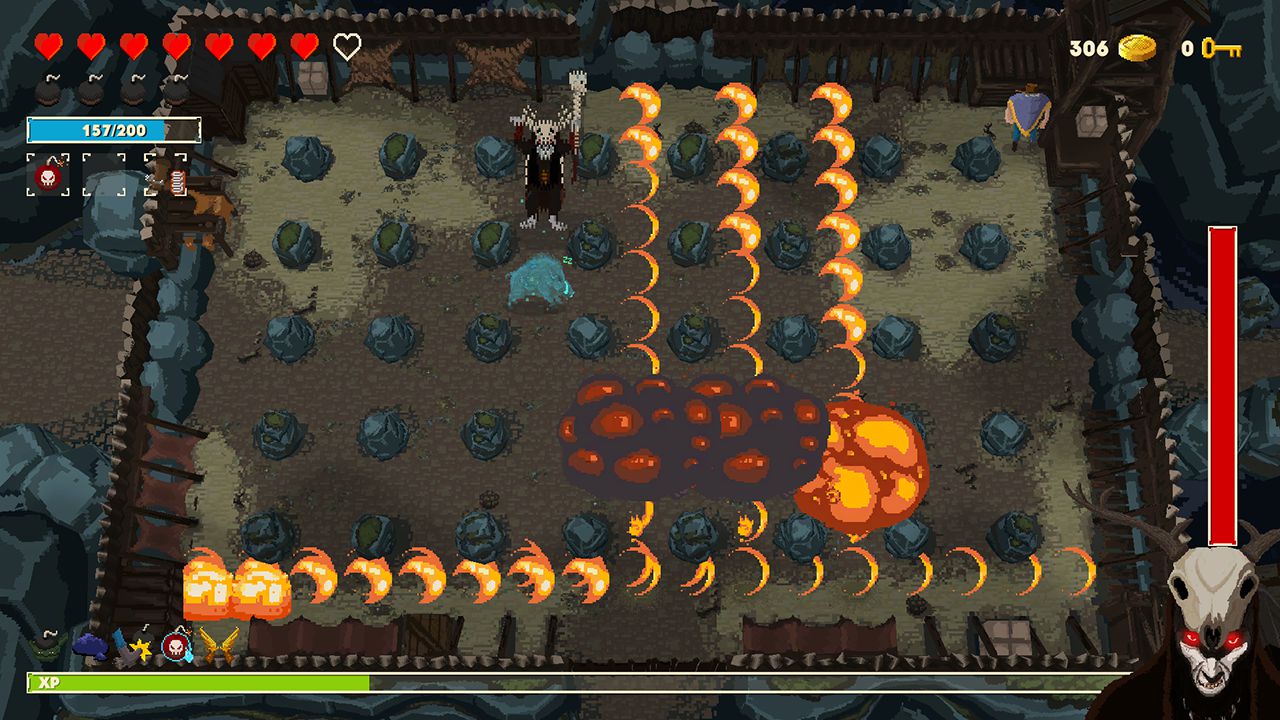The width and height of the screenshot is (1280, 720).
Task: Click the yellow star power-up icon
Action: pos(144,650)
